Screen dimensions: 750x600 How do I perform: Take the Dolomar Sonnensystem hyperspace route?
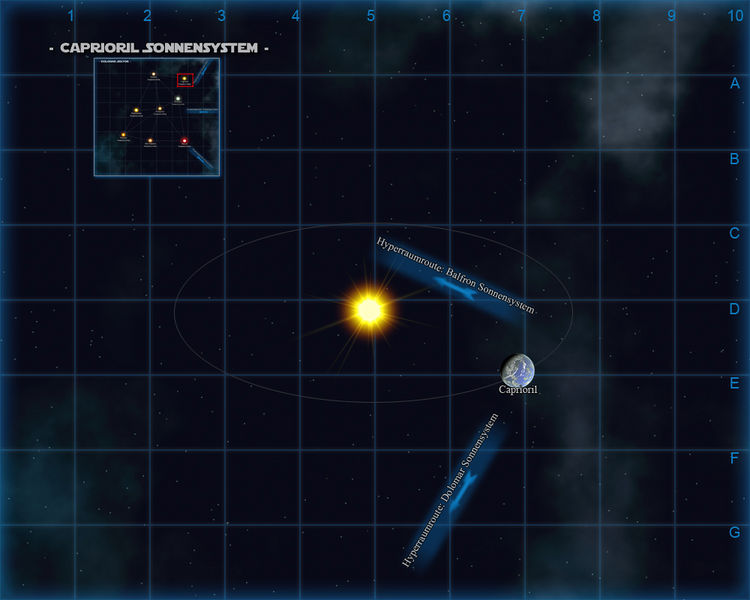click(455, 495)
